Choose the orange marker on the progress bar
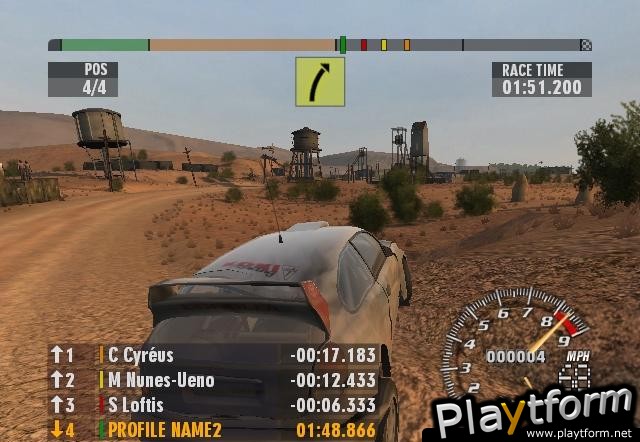 [x=406, y=45]
